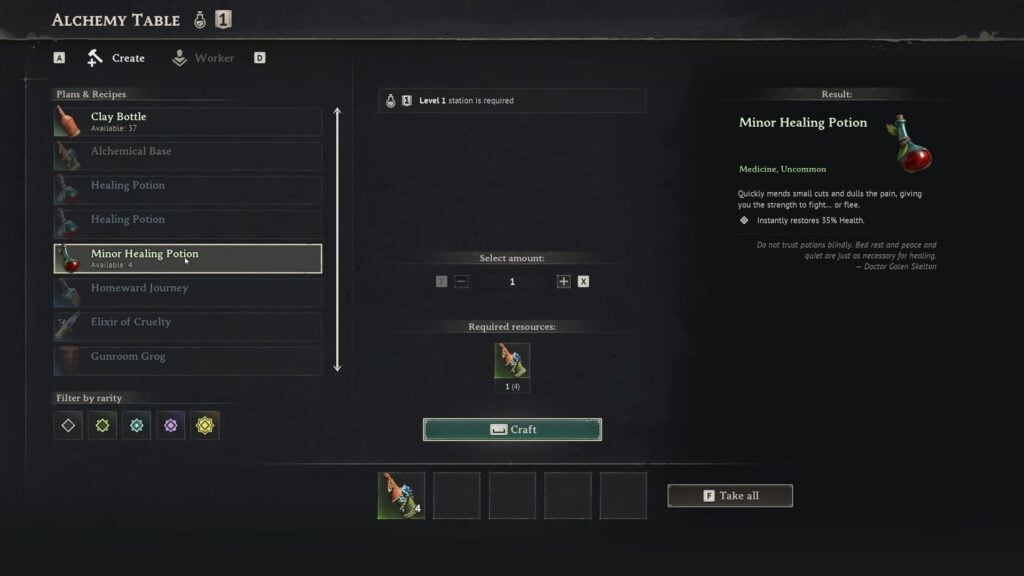Take all crafted items
The image size is (1024, 576).
(730, 496)
